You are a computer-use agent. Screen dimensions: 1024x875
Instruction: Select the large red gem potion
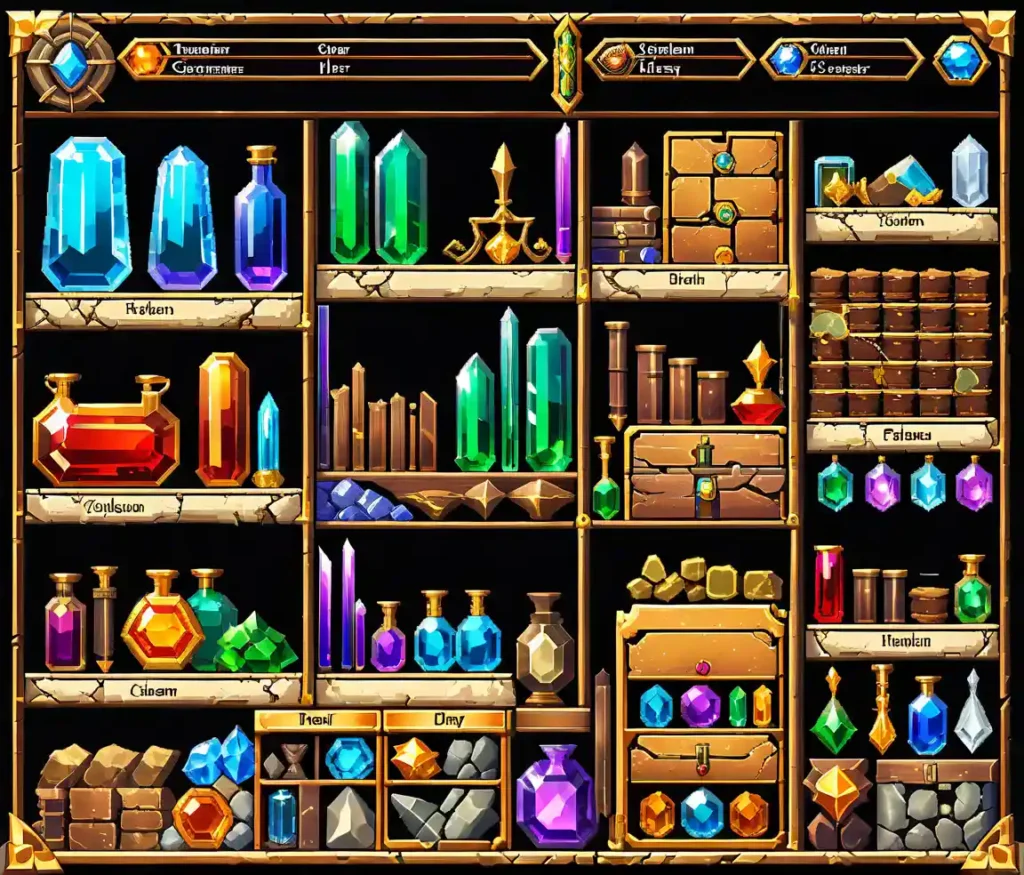pos(105,433)
